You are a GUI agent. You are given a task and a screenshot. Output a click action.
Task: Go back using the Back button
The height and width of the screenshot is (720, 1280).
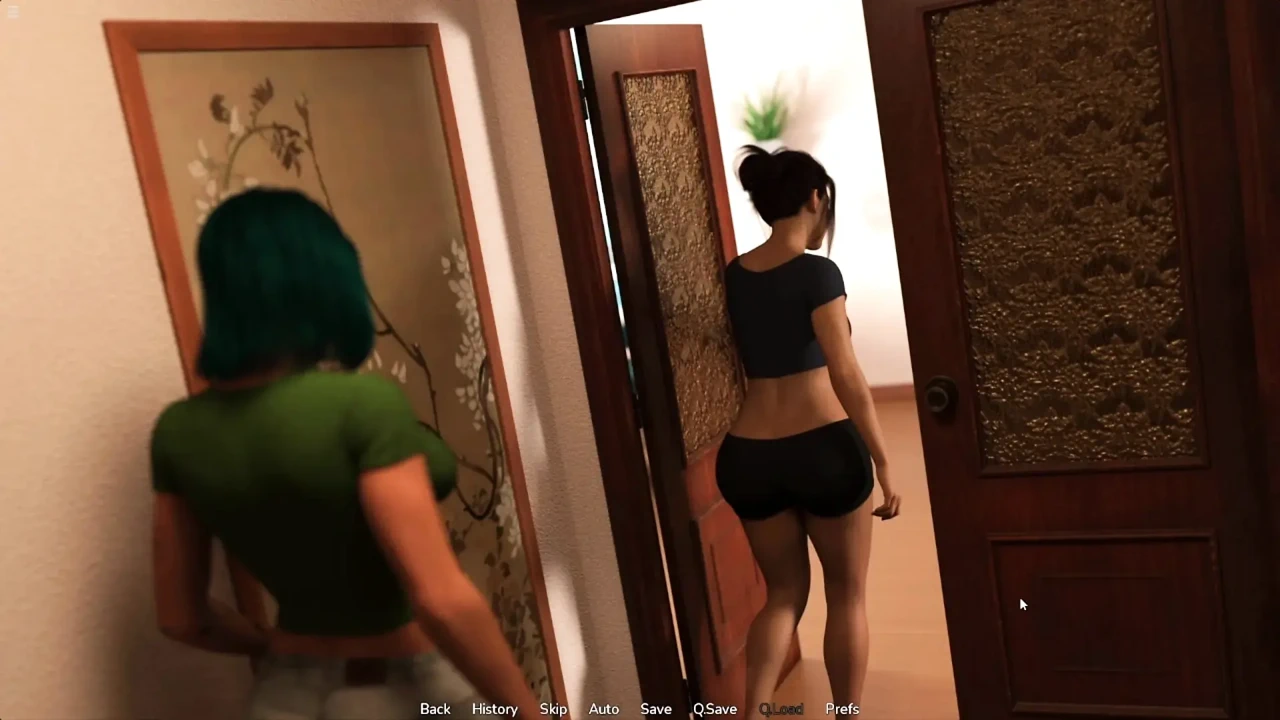435,708
